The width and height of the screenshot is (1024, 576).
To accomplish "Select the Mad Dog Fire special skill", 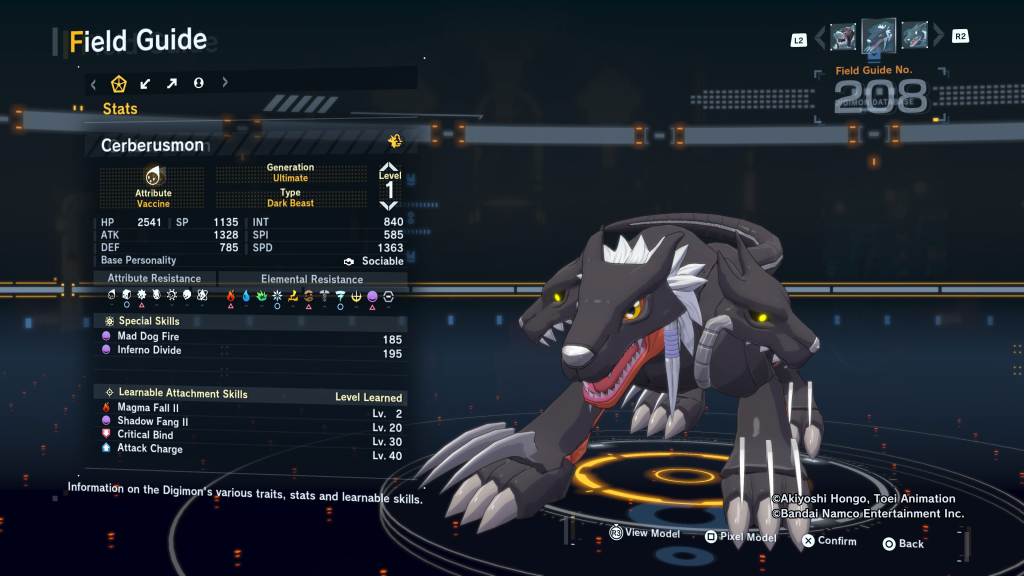I will click(x=150, y=338).
